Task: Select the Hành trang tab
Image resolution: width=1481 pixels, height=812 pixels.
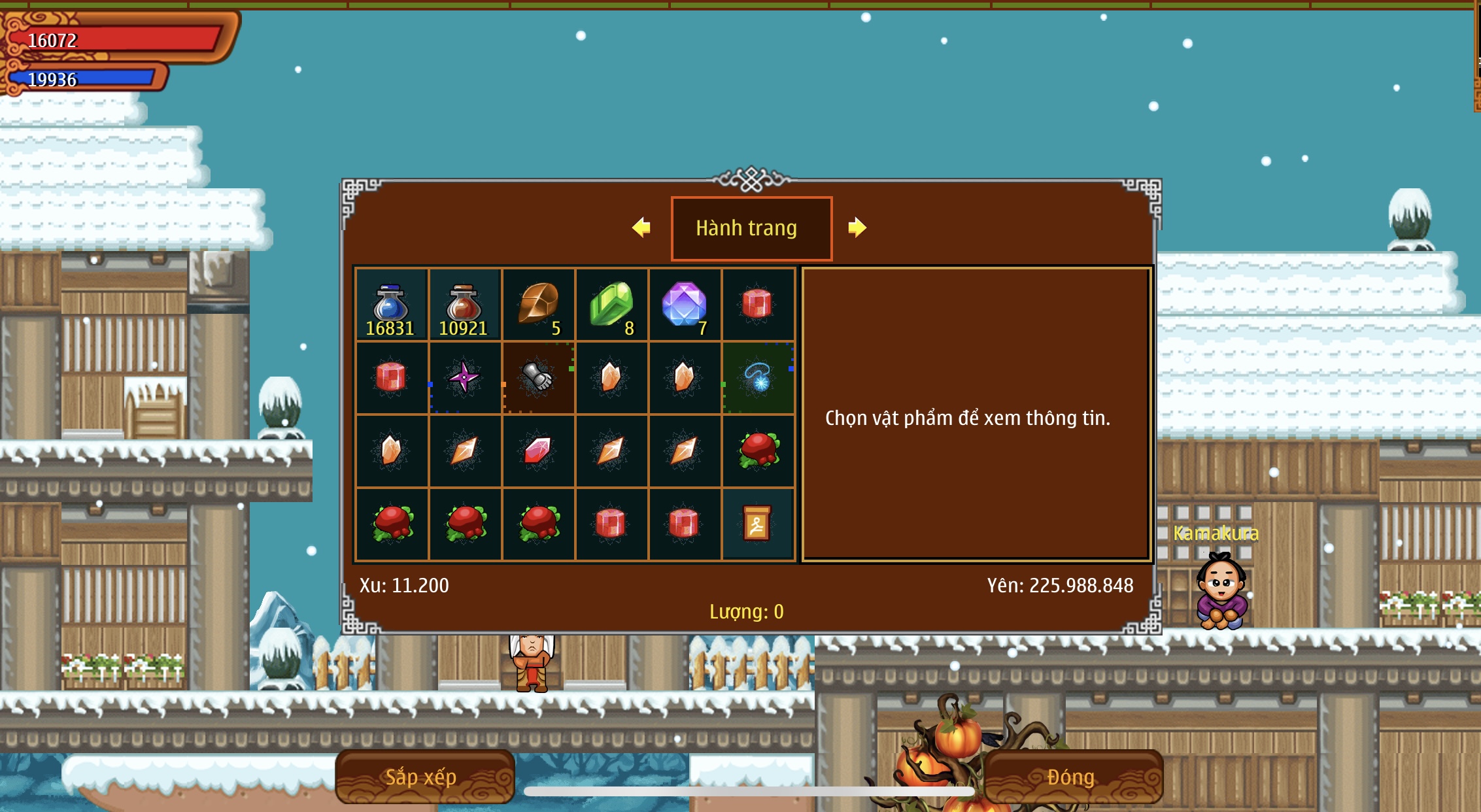Action: coord(751,228)
